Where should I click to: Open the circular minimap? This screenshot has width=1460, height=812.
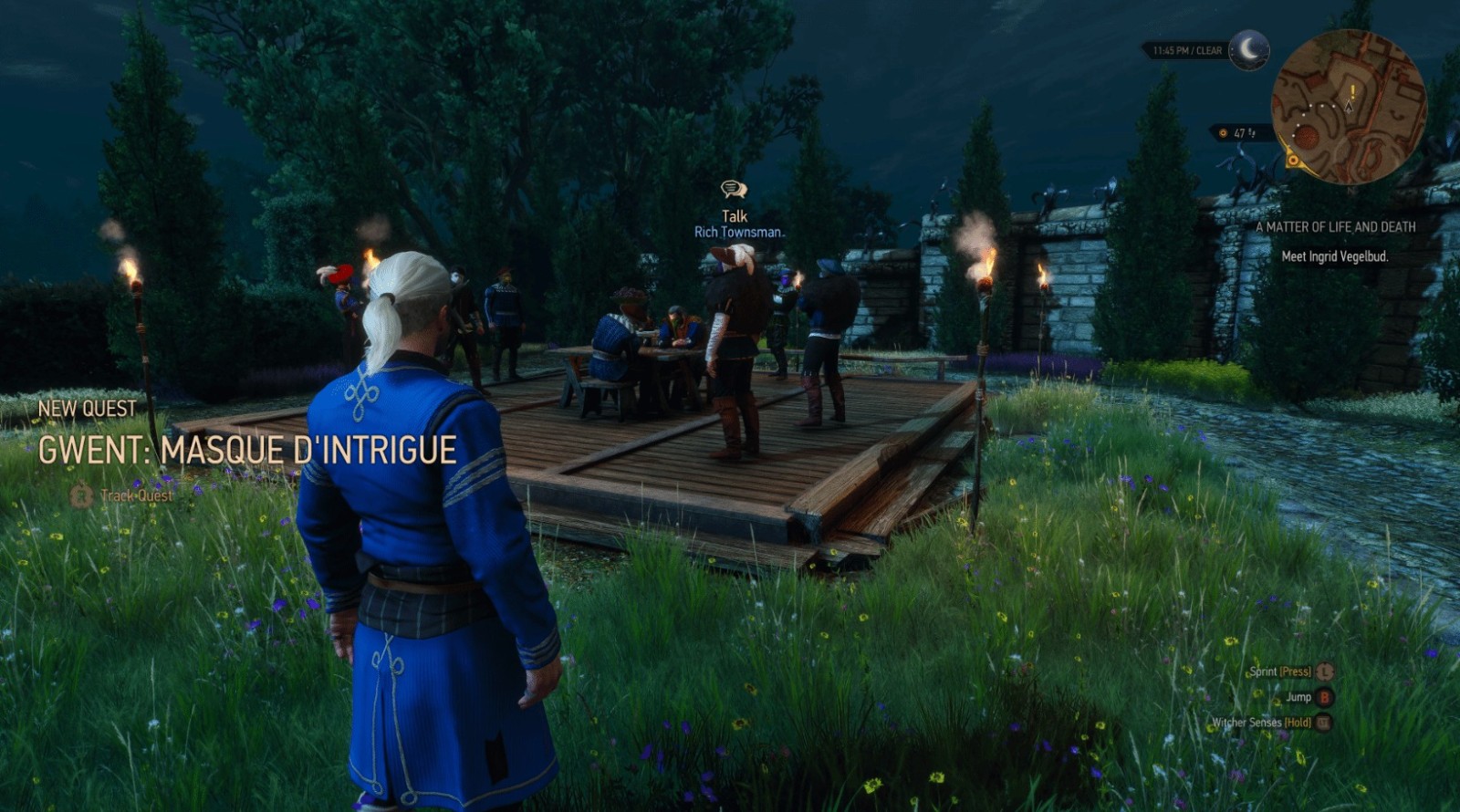(1348, 108)
